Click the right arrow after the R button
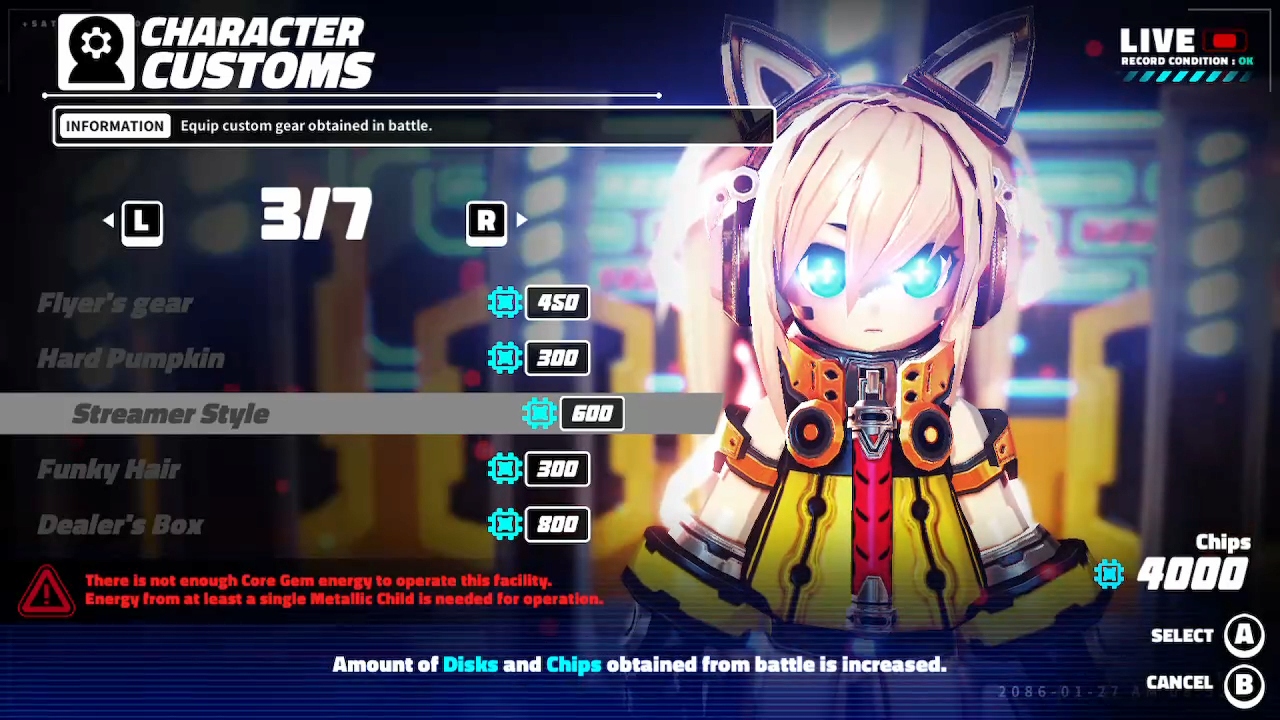1280x720 pixels. [521, 221]
